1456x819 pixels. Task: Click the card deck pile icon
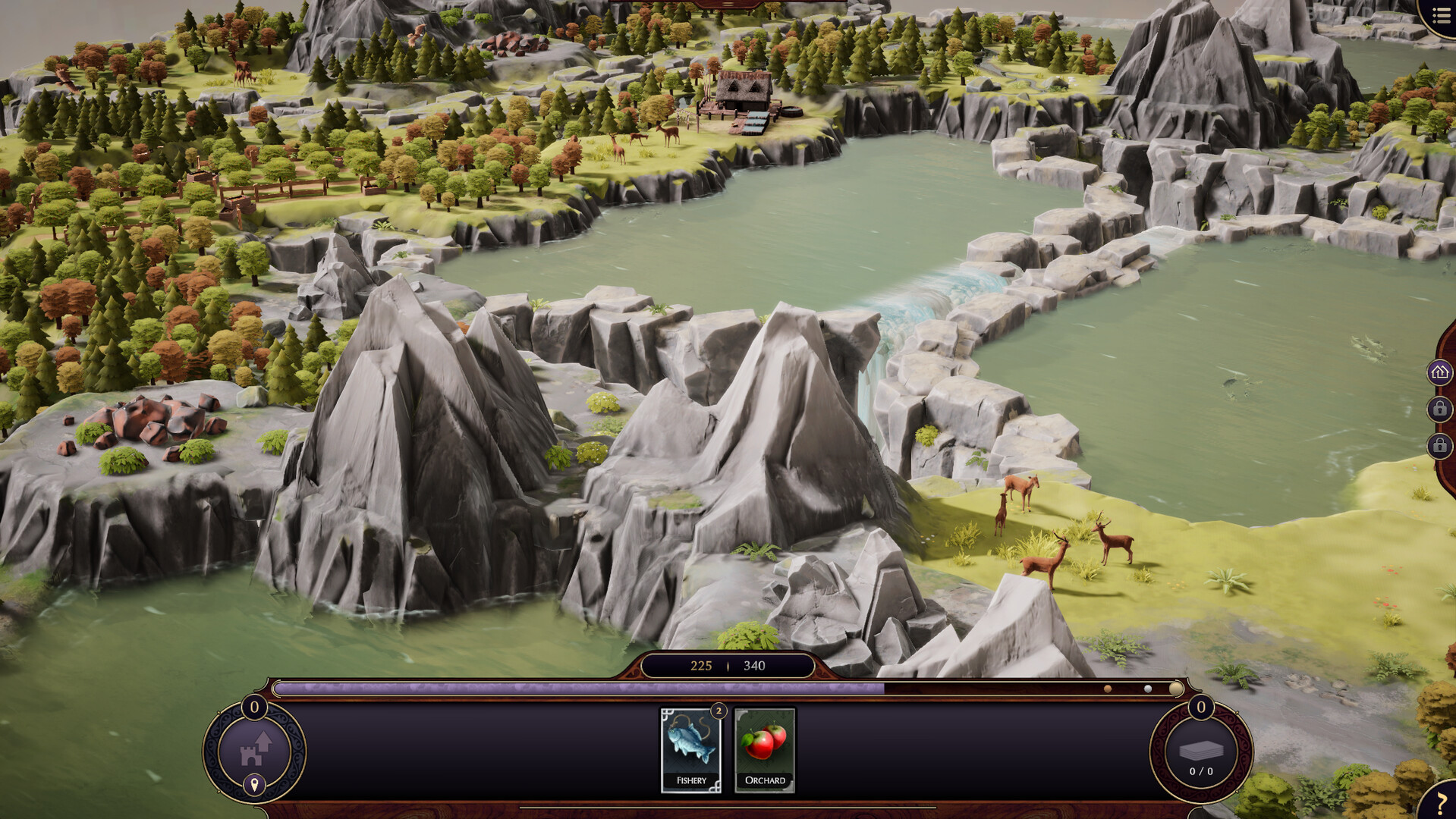point(1200,751)
